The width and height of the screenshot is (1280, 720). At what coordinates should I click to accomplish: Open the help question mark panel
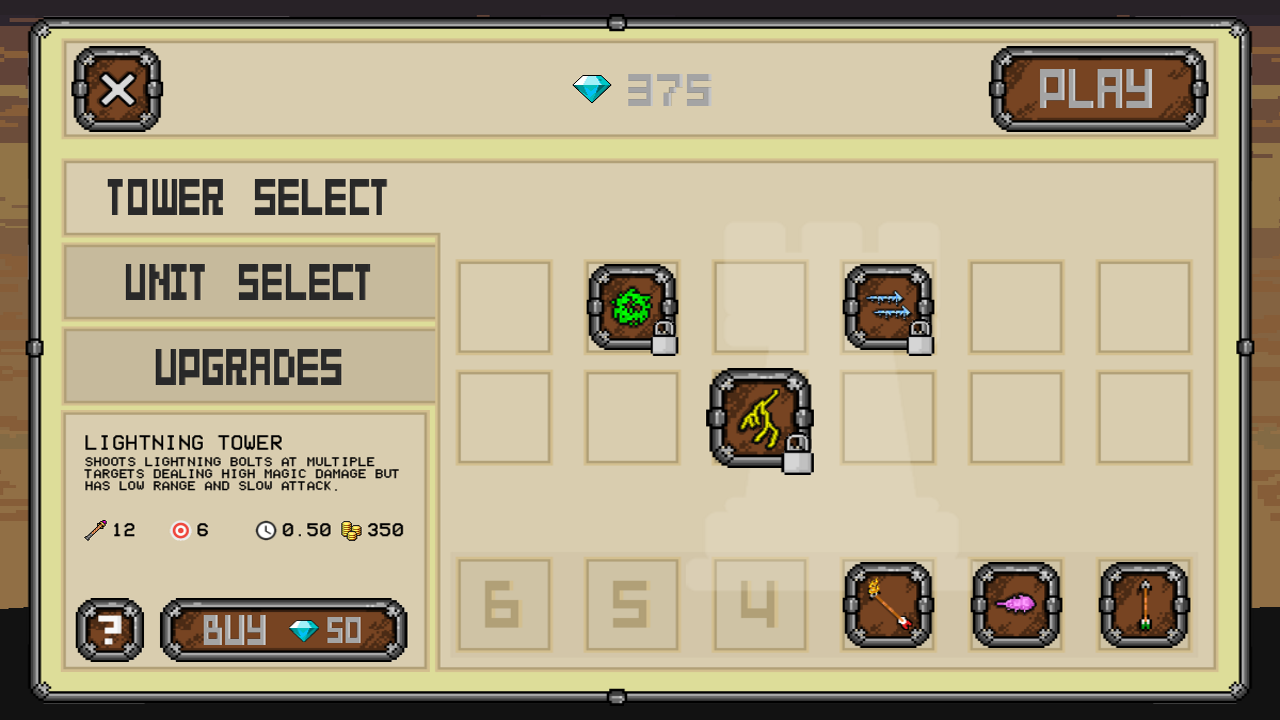108,630
